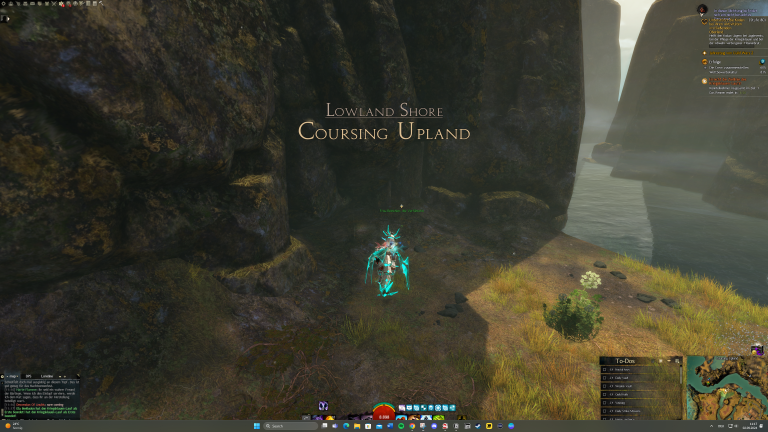The height and width of the screenshot is (432, 768).
Task: Select the purple mount icon above skill bar
Action: pos(323,406)
